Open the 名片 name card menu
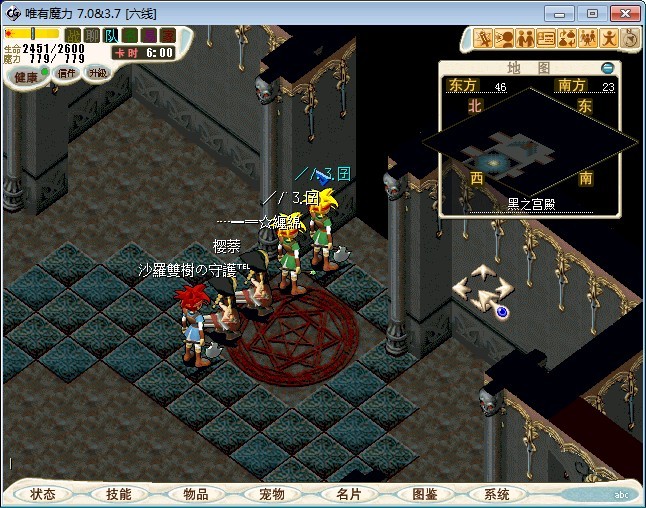646x508 pixels. coord(347,494)
